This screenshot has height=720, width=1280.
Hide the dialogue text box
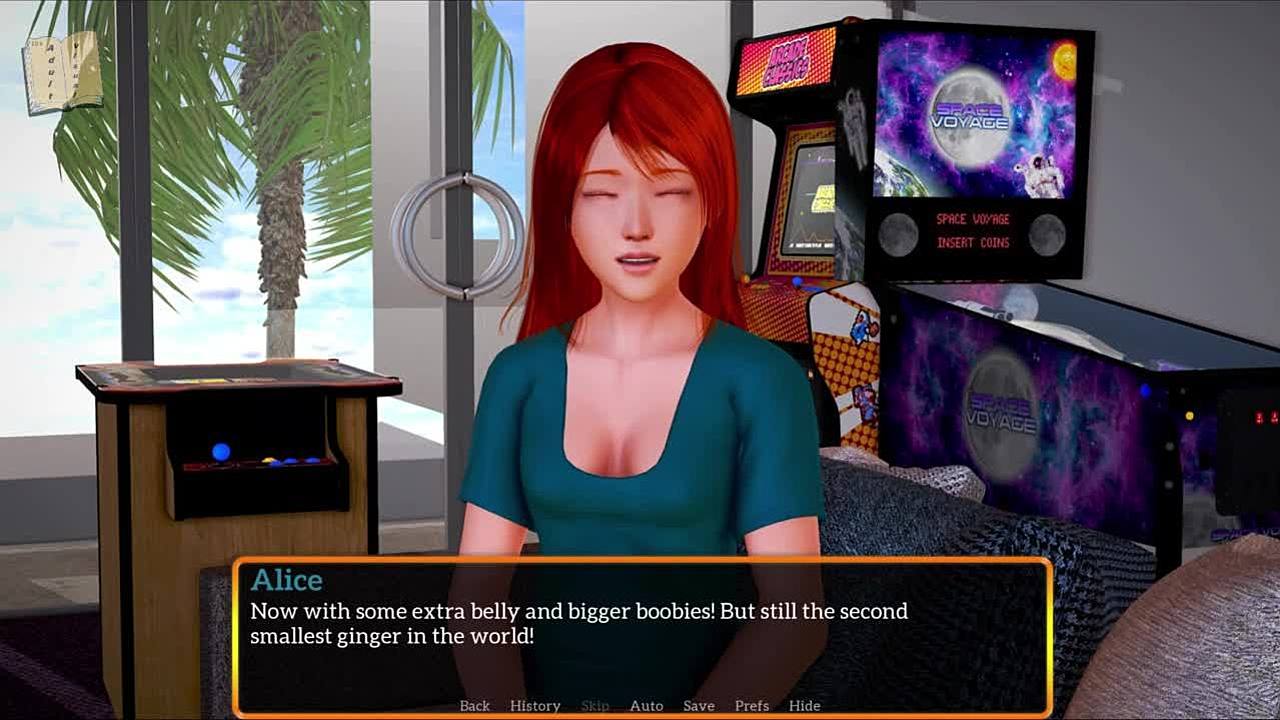804,706
